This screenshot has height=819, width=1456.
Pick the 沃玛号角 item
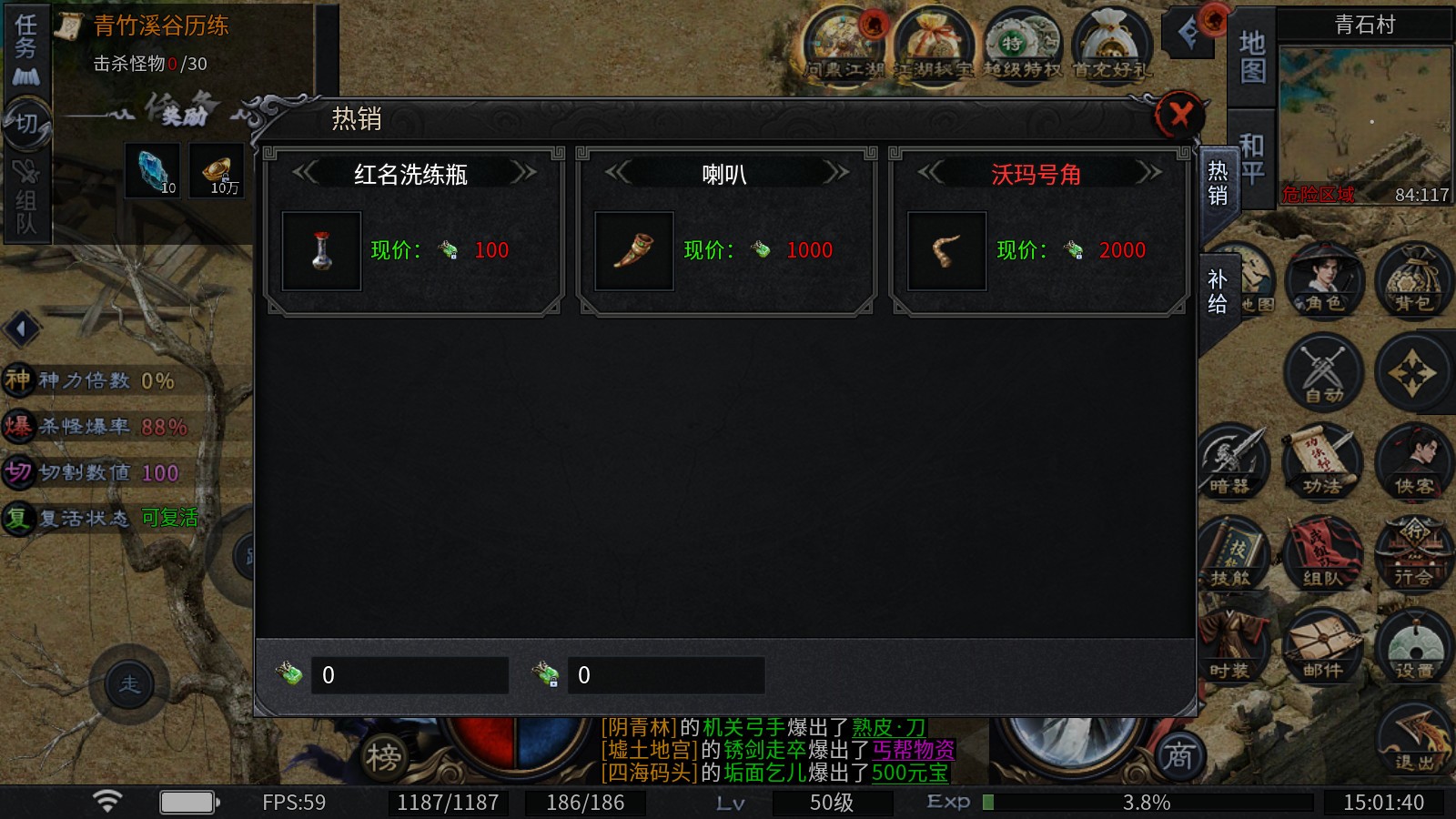[947, 251]
